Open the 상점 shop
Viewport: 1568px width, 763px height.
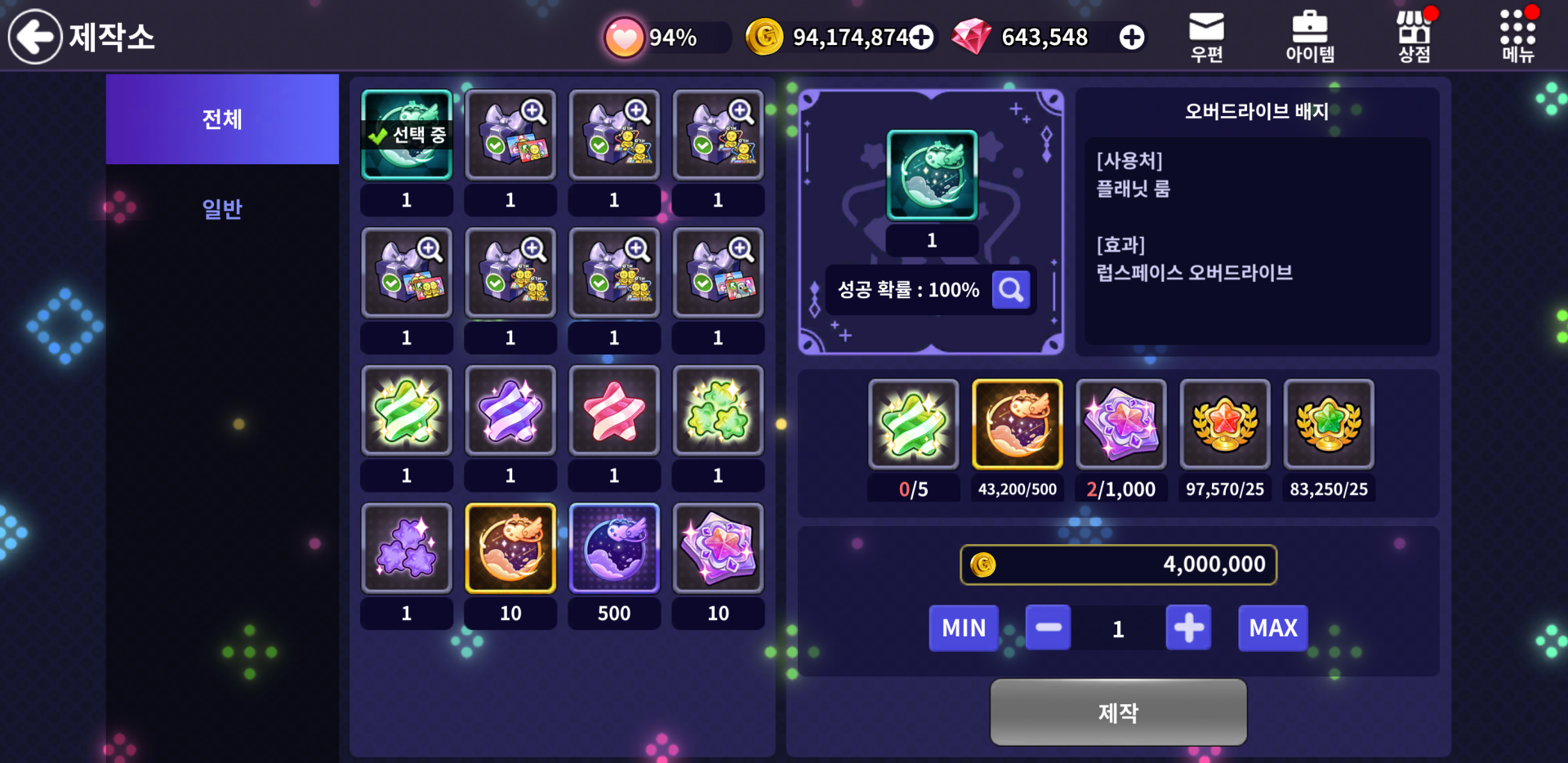tap(1414, 37)
